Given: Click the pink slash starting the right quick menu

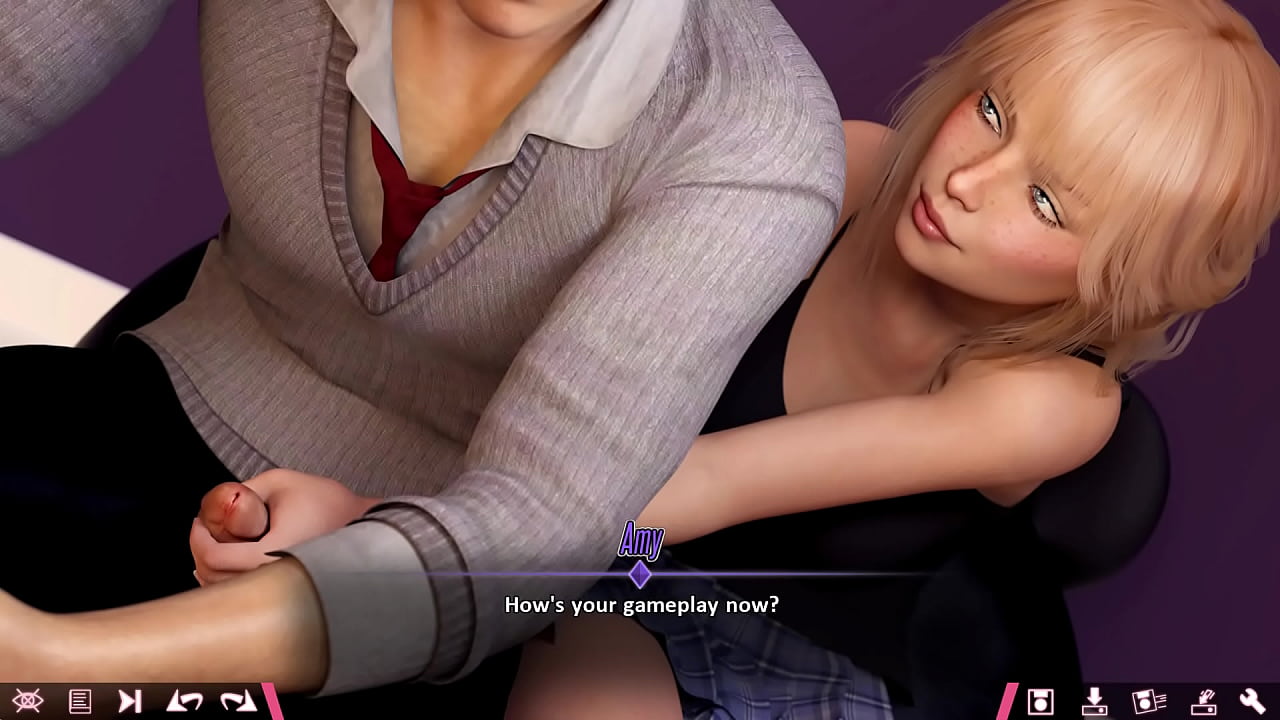Looking at the screenshot, I should pos(1010,702).
